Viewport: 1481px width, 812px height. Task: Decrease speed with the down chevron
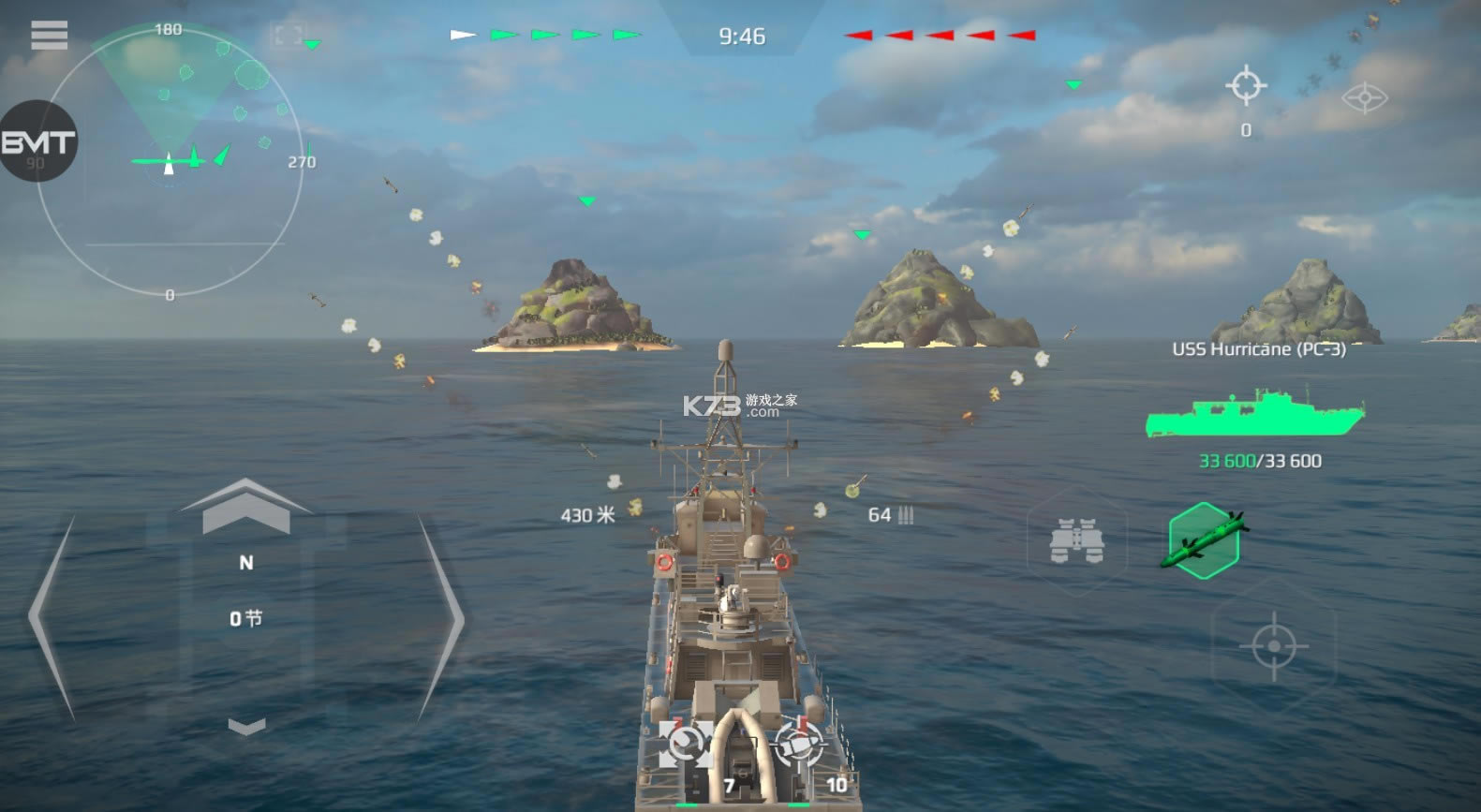[x=246, y=726]
